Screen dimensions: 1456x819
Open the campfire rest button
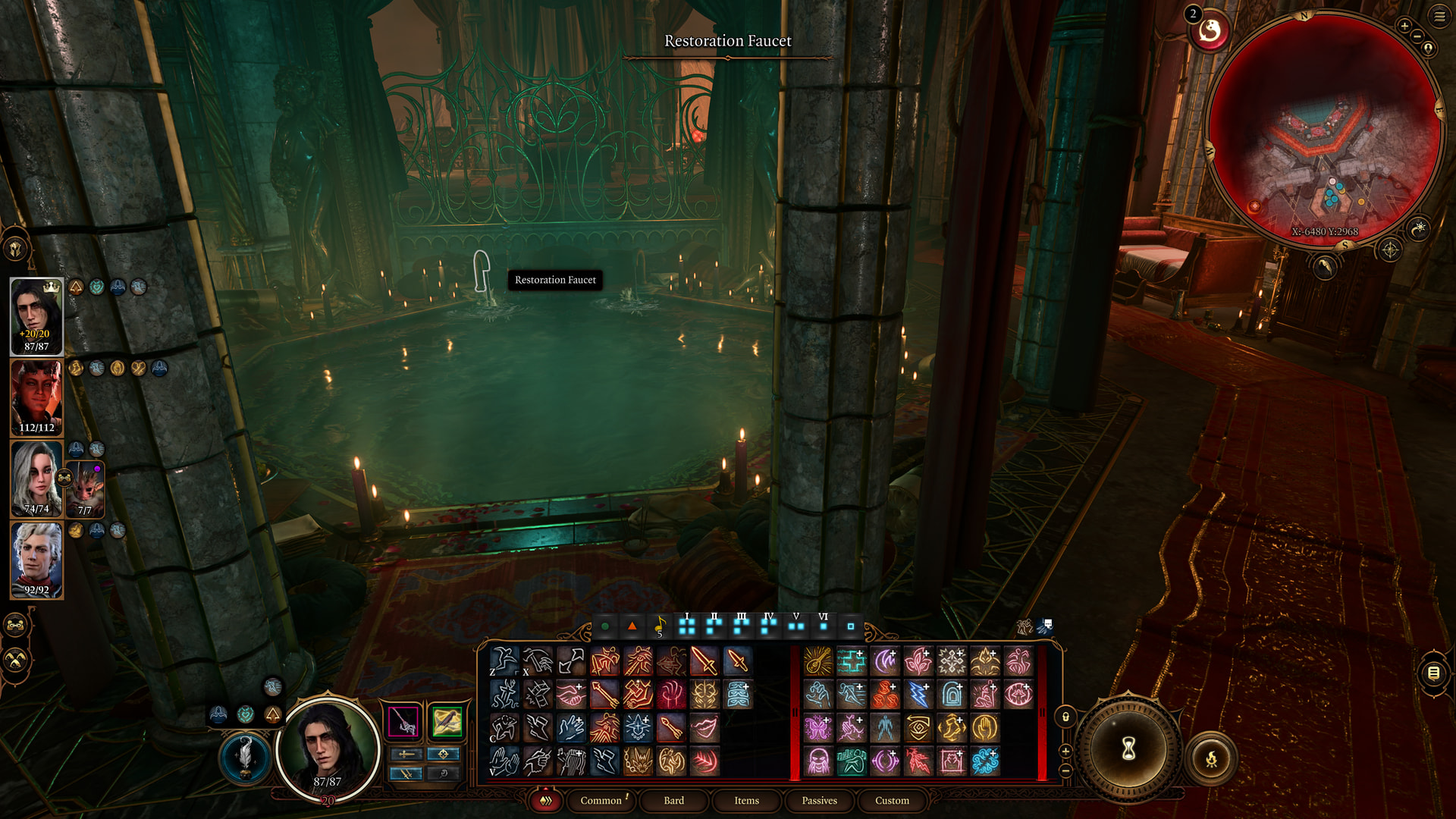tap(1211, 758)
